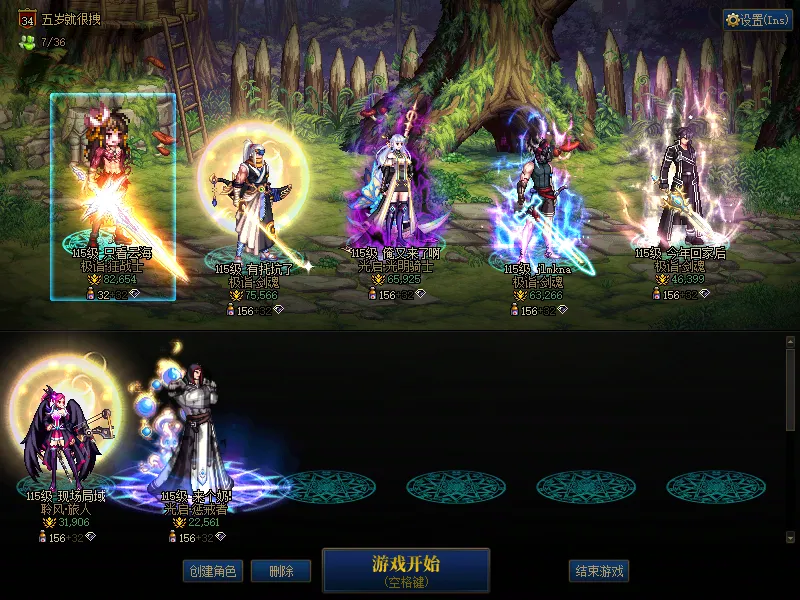
Task: End the game with 结束游戏
Action: pos(599,571)
